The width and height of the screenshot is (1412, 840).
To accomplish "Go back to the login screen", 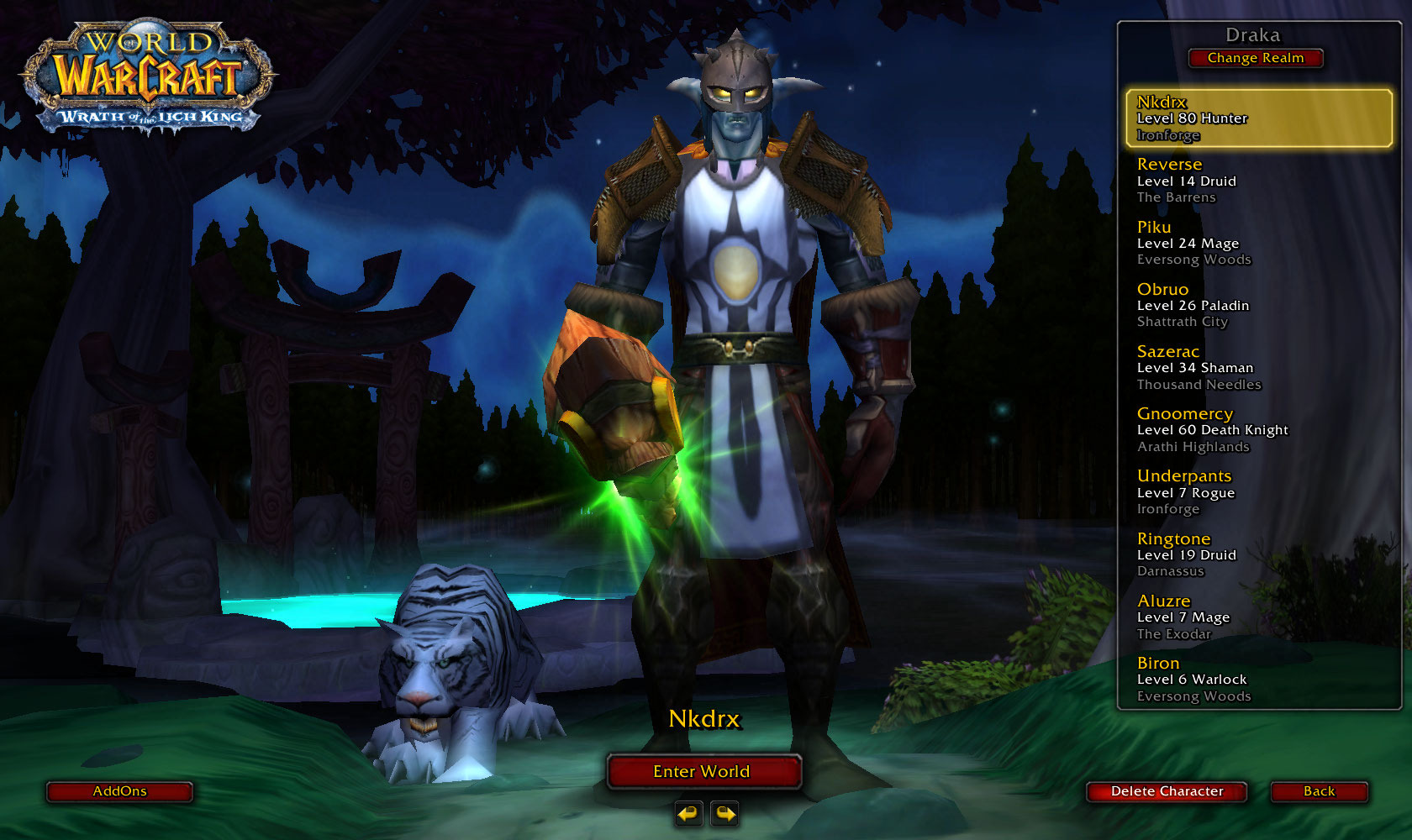I will (1319, 791).
